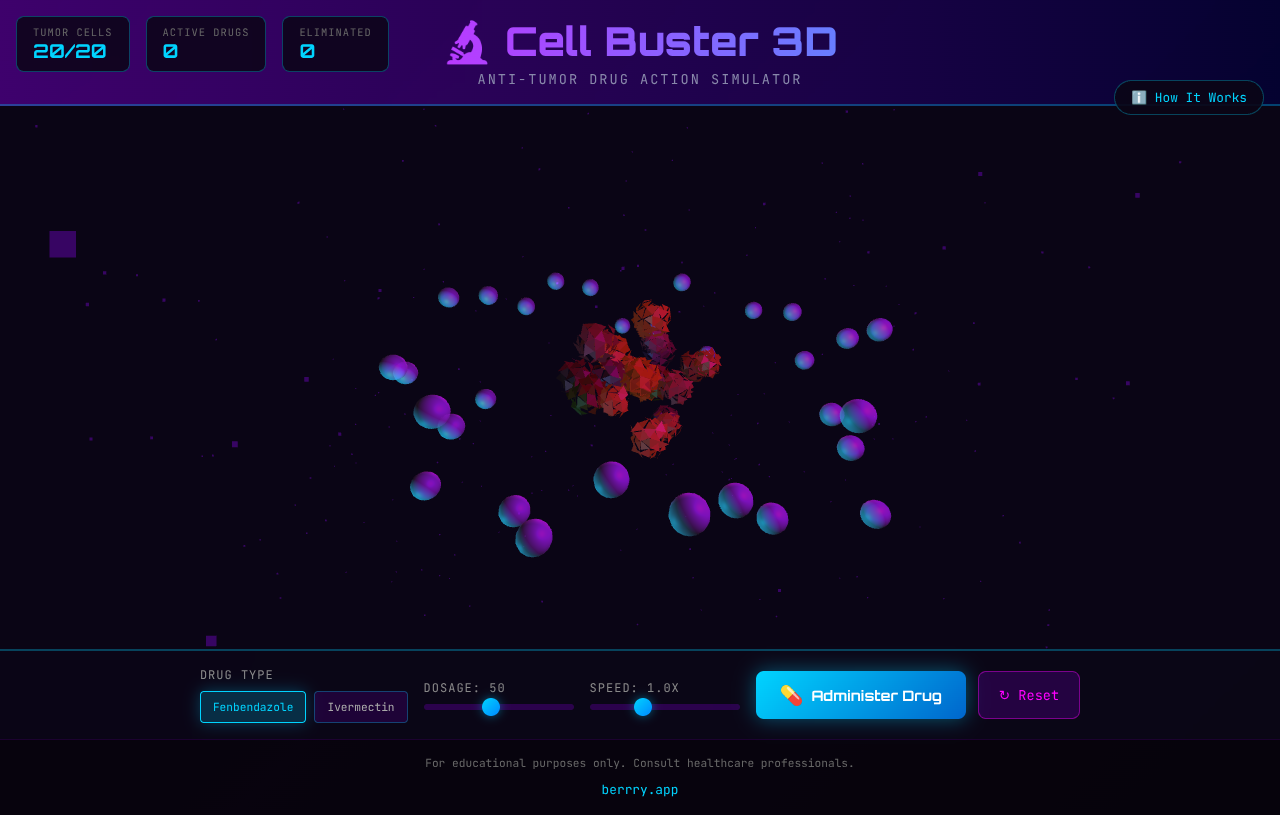Click the info icon beside How It Works
This screenshot has height=815, width=1280.
(x=1138, y=97)
